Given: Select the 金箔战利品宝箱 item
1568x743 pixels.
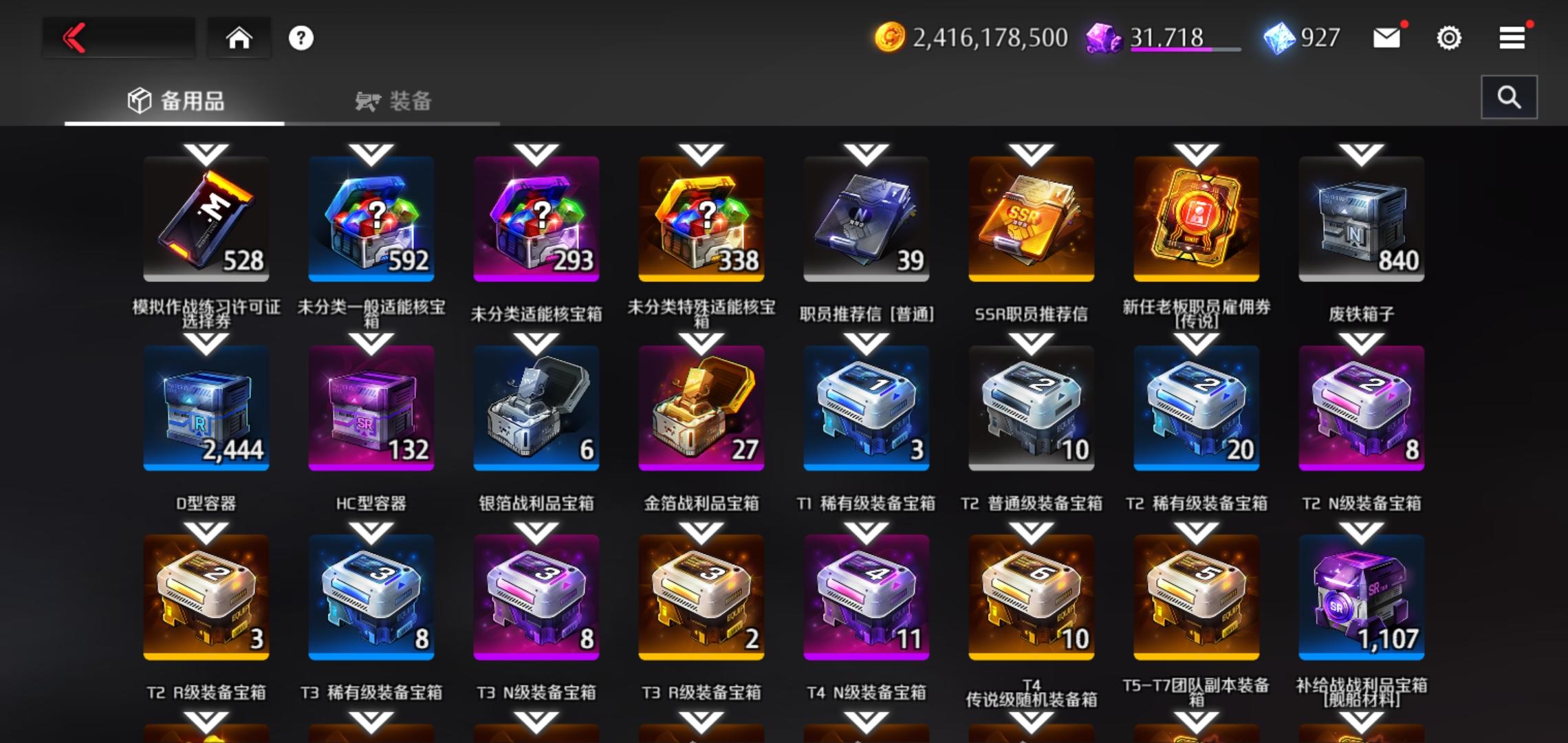Looking at the screenshot, I should 701,407.
